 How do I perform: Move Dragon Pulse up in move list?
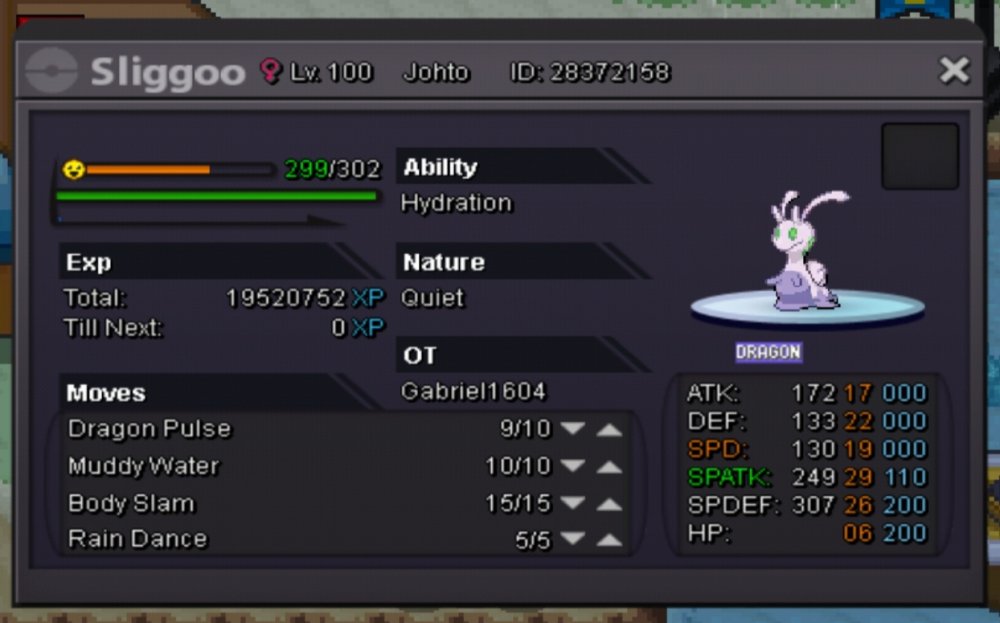609,429
